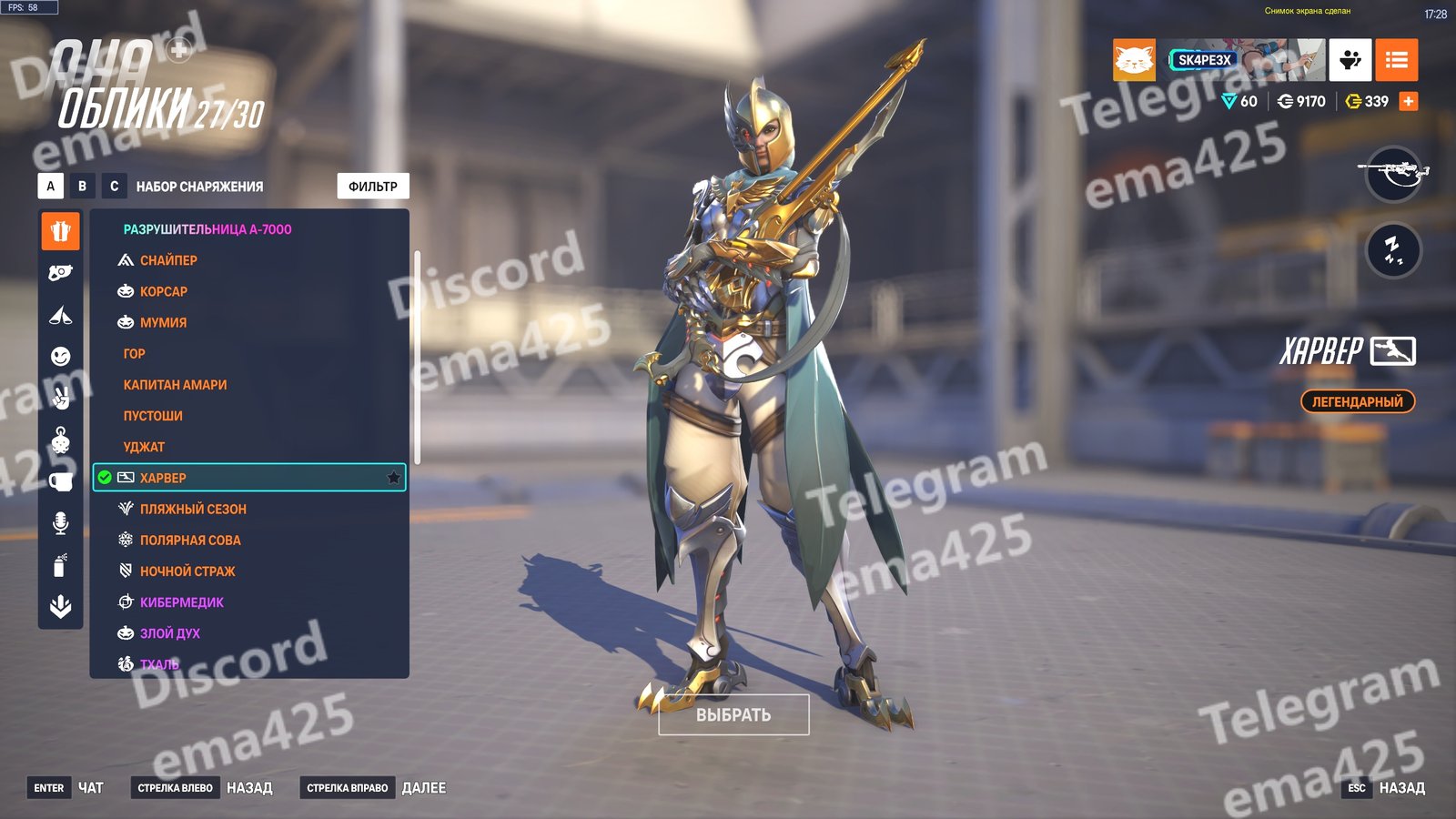The height and width of the screenshot is (819, 1456).
Task: Select the Мумия skin
Action: 163,322
